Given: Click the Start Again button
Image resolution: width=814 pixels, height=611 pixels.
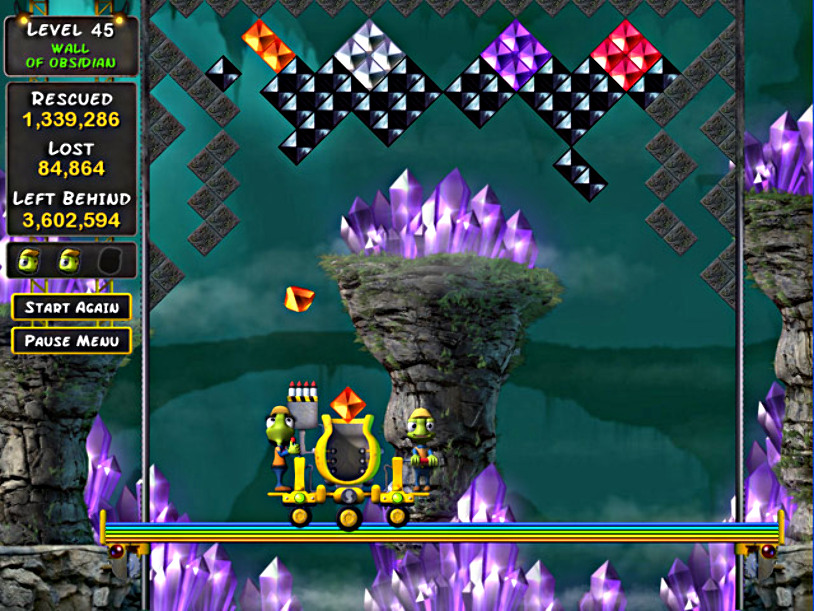Looking at the screenshot, I should click(71, 307).
